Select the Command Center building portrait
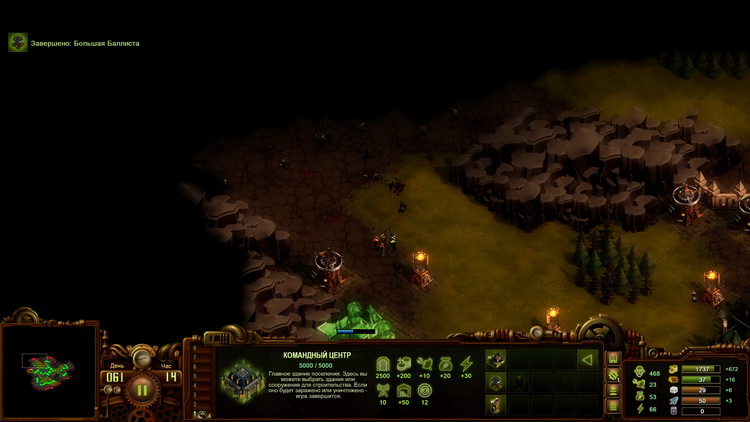 [x=240, y=380]
